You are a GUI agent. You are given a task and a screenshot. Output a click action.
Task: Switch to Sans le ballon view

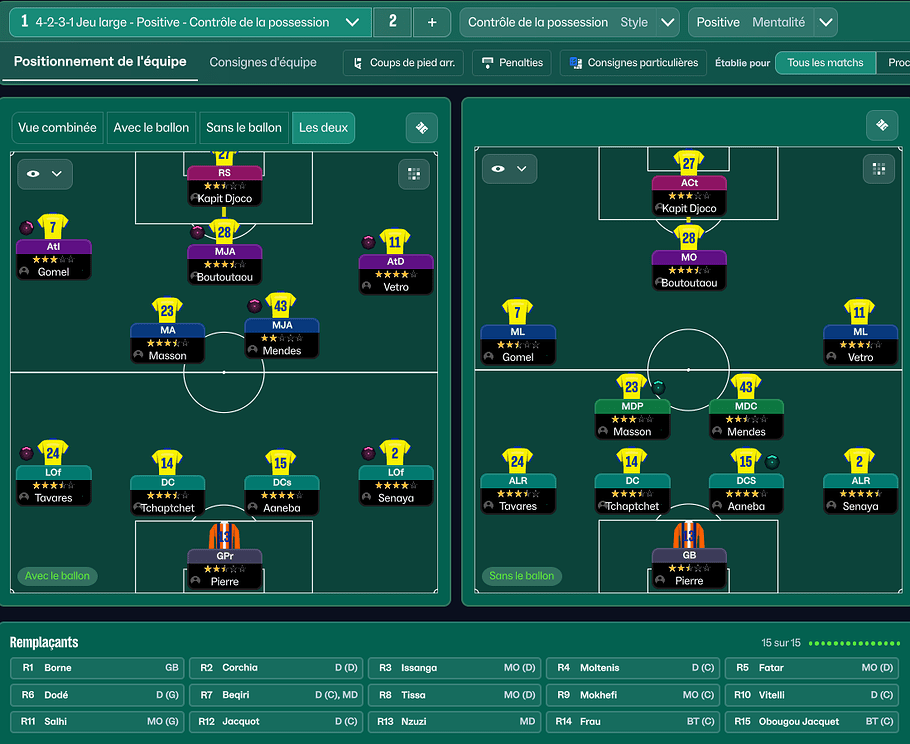pos(243,128)
